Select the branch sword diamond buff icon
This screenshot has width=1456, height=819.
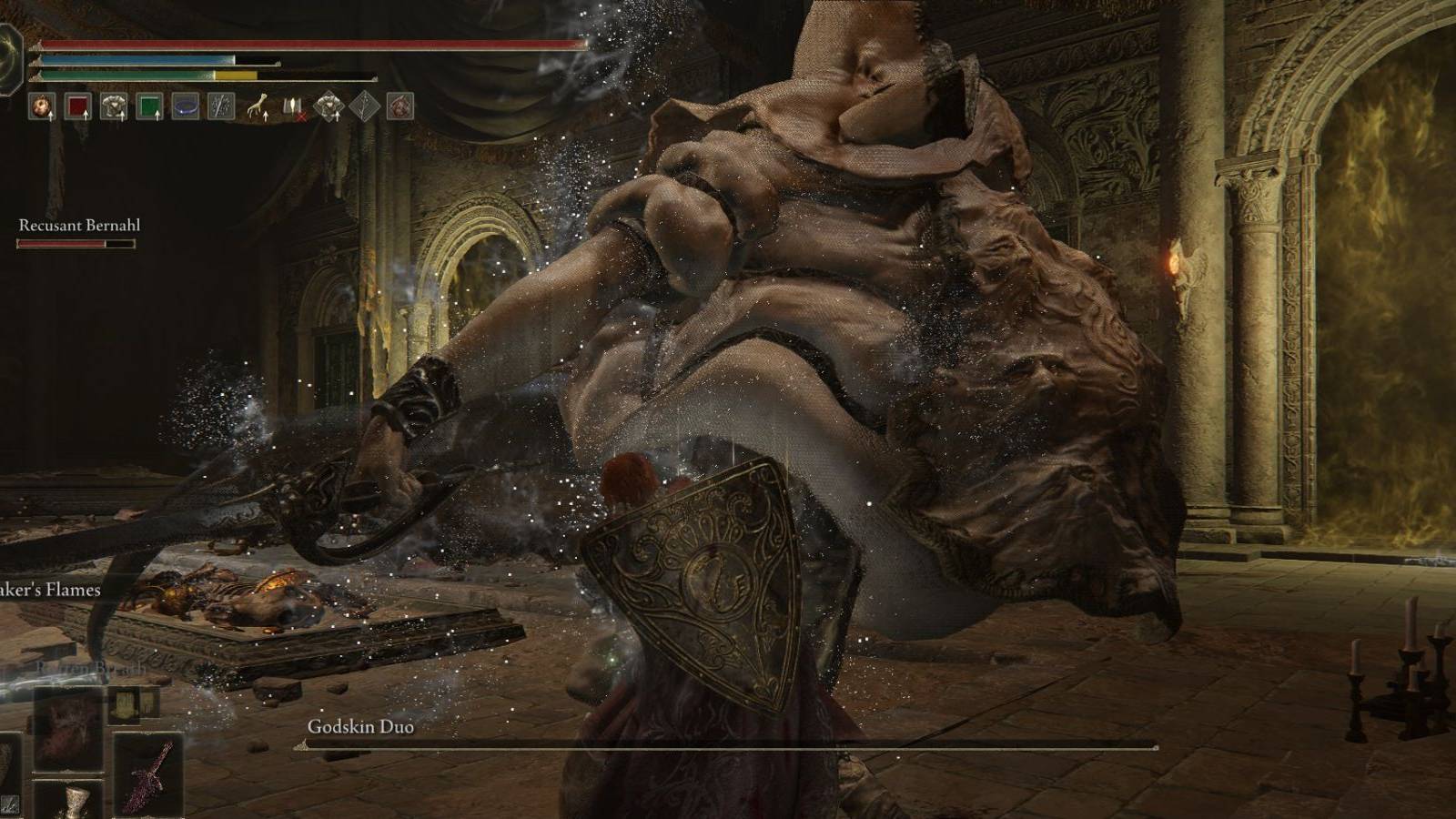point(363,106)
